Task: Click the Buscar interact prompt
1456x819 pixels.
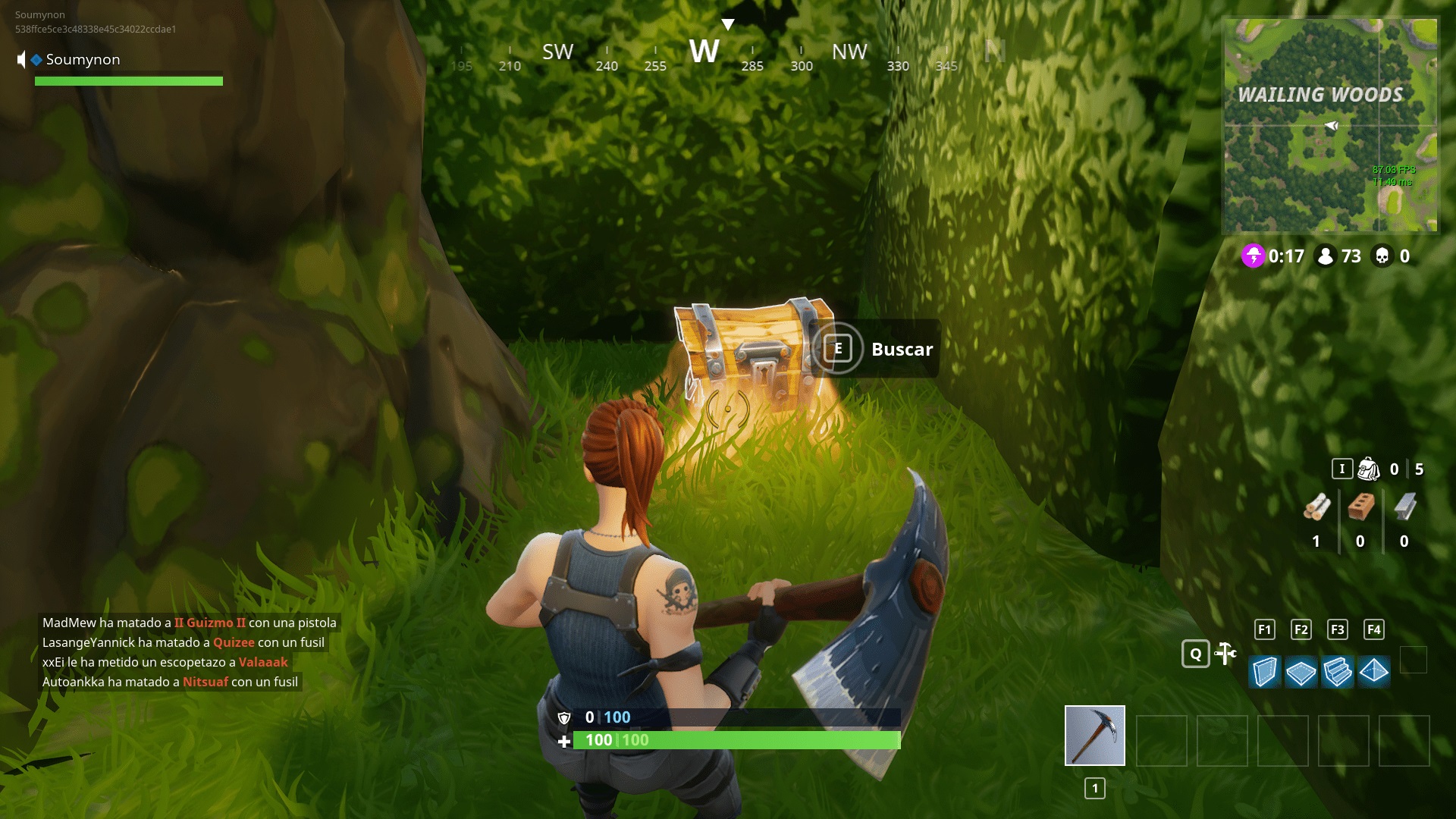Action: (x=901, y=349)
